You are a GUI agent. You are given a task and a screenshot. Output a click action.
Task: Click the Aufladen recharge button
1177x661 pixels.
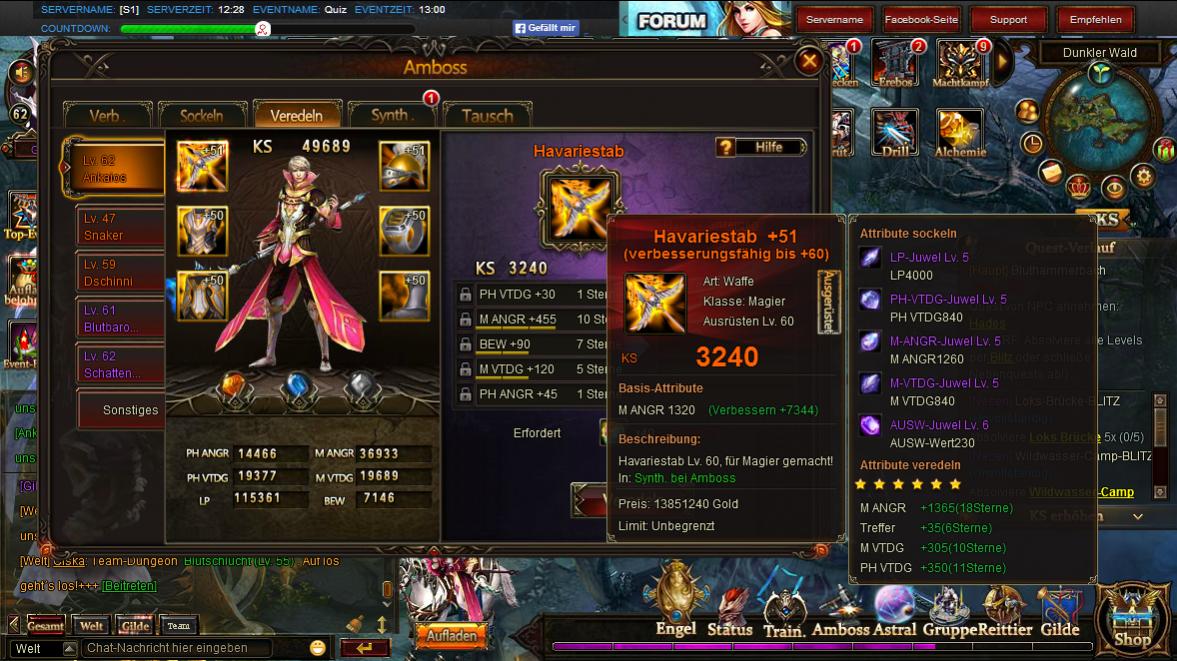click(451, 636)
